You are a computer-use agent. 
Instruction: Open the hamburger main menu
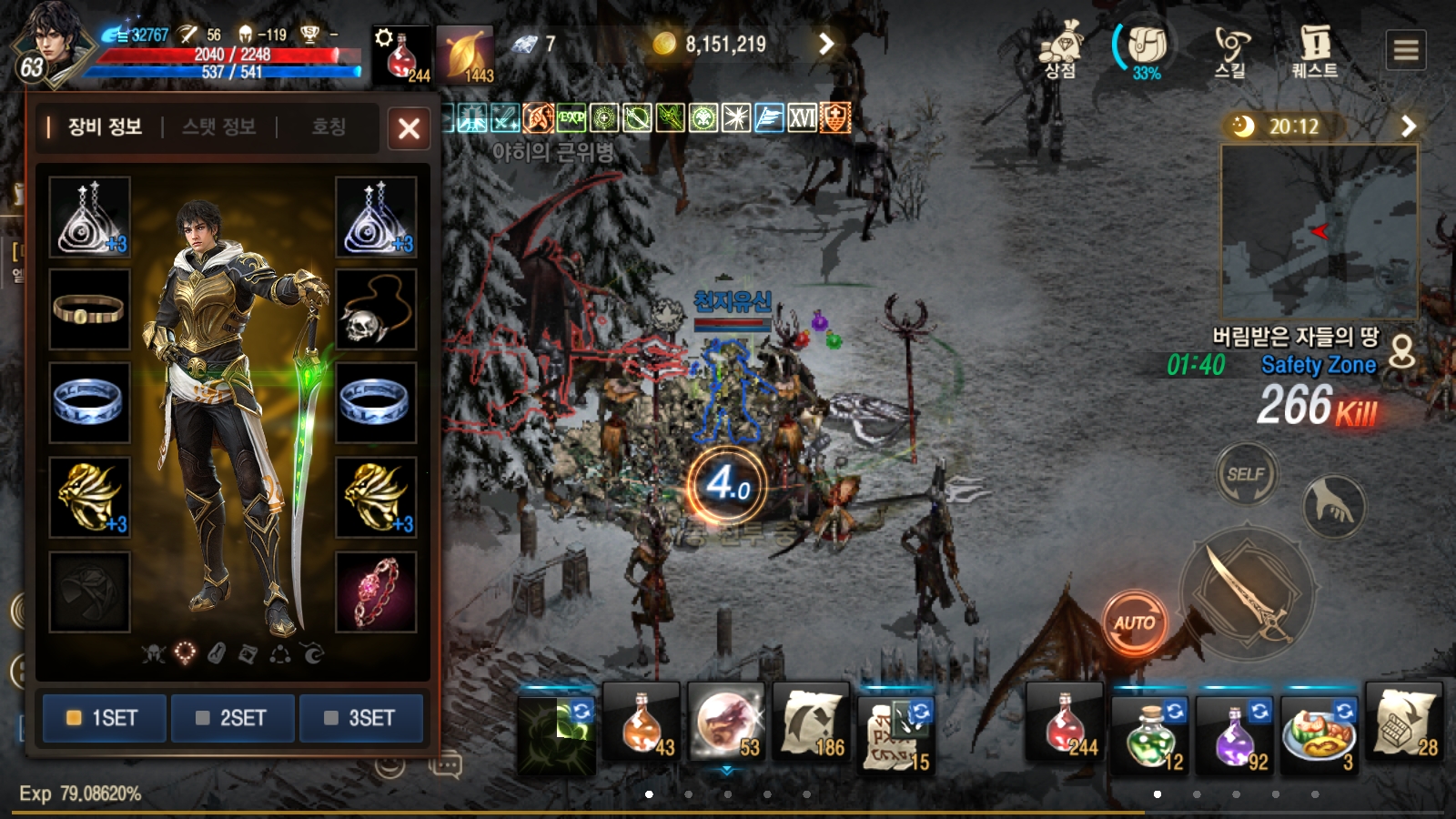[x=1406, y=50]
